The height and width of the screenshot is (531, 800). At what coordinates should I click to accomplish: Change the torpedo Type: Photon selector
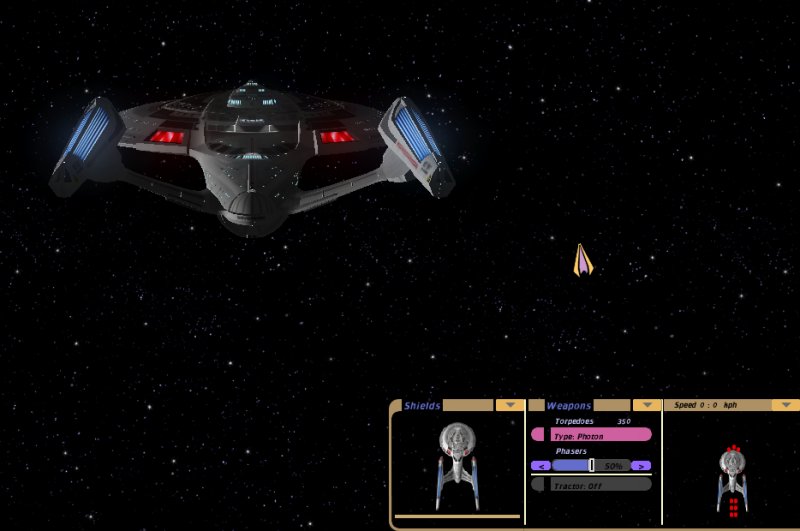(x=592, y=435)
